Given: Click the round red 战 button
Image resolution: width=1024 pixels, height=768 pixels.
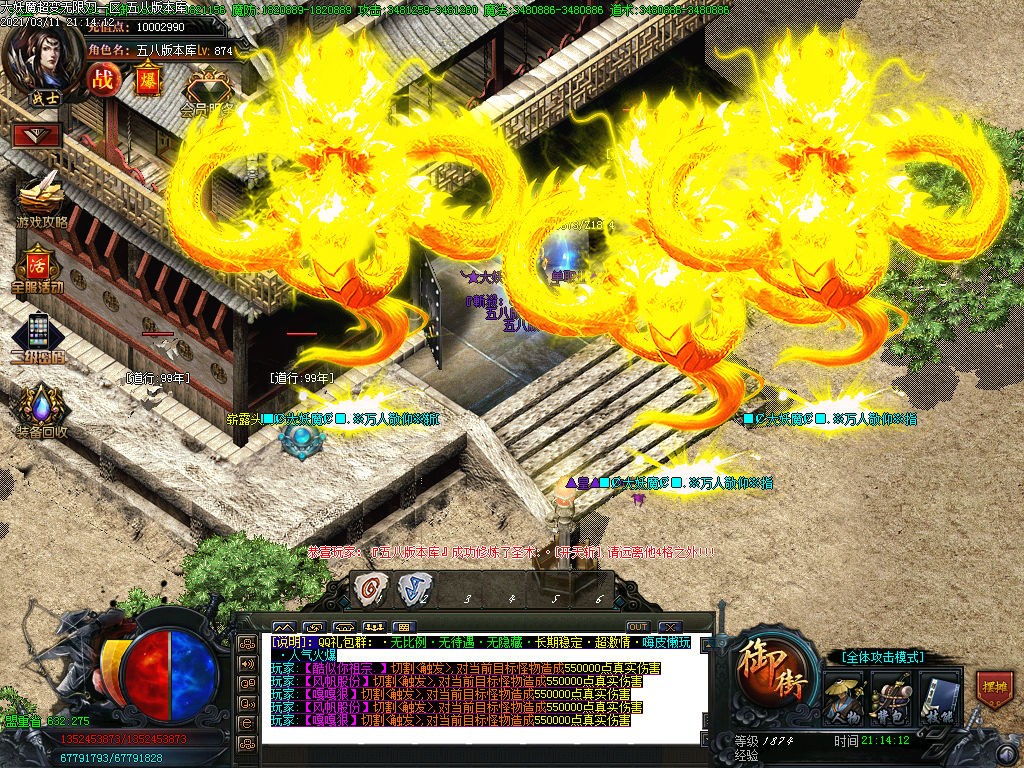Looking at the screenshot, I should click(x=102, y=79).
